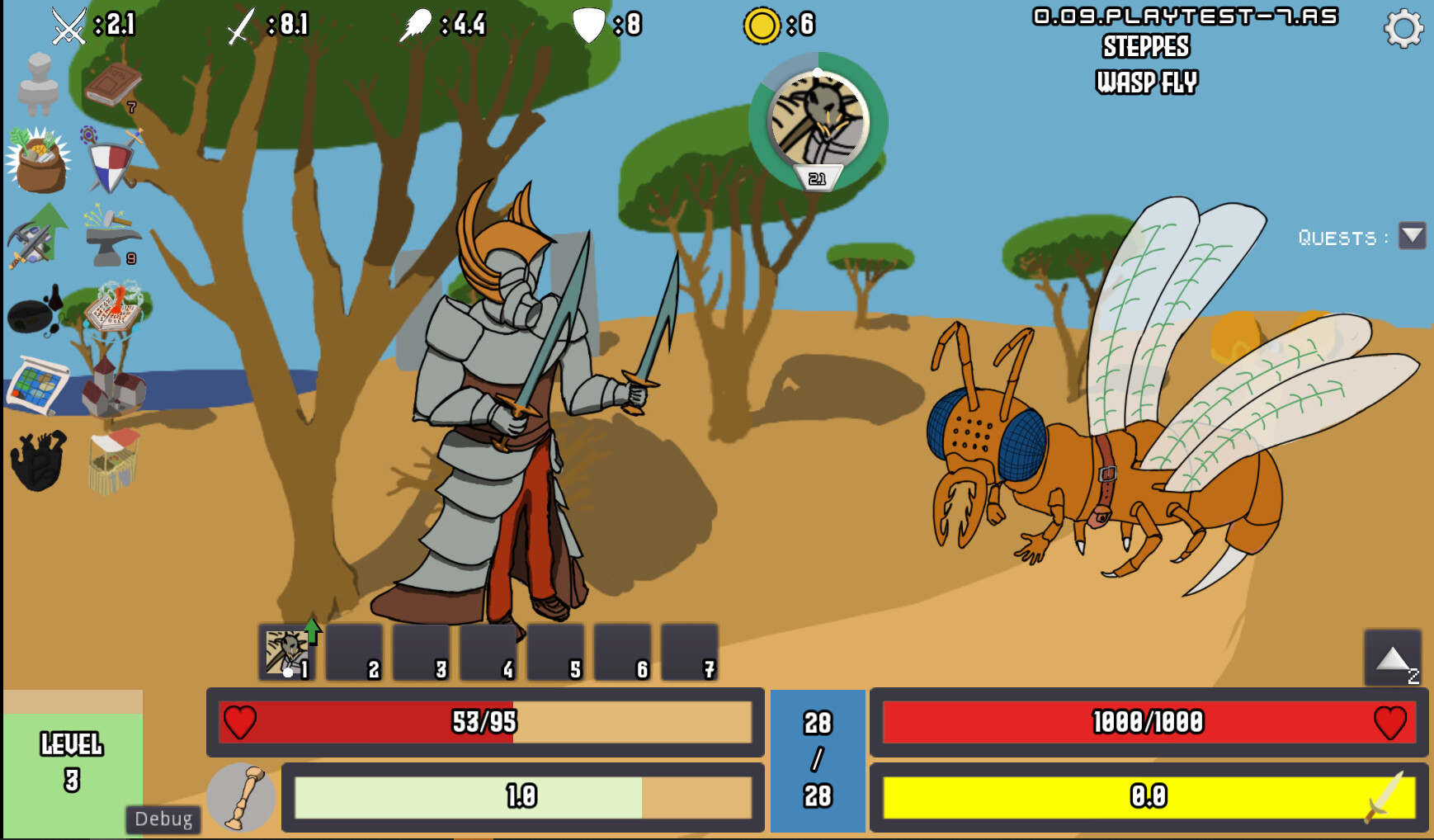The image size is (1434, 840).
Task: Select the gear upgrade icon with green arrow
Action: point(35,235)
